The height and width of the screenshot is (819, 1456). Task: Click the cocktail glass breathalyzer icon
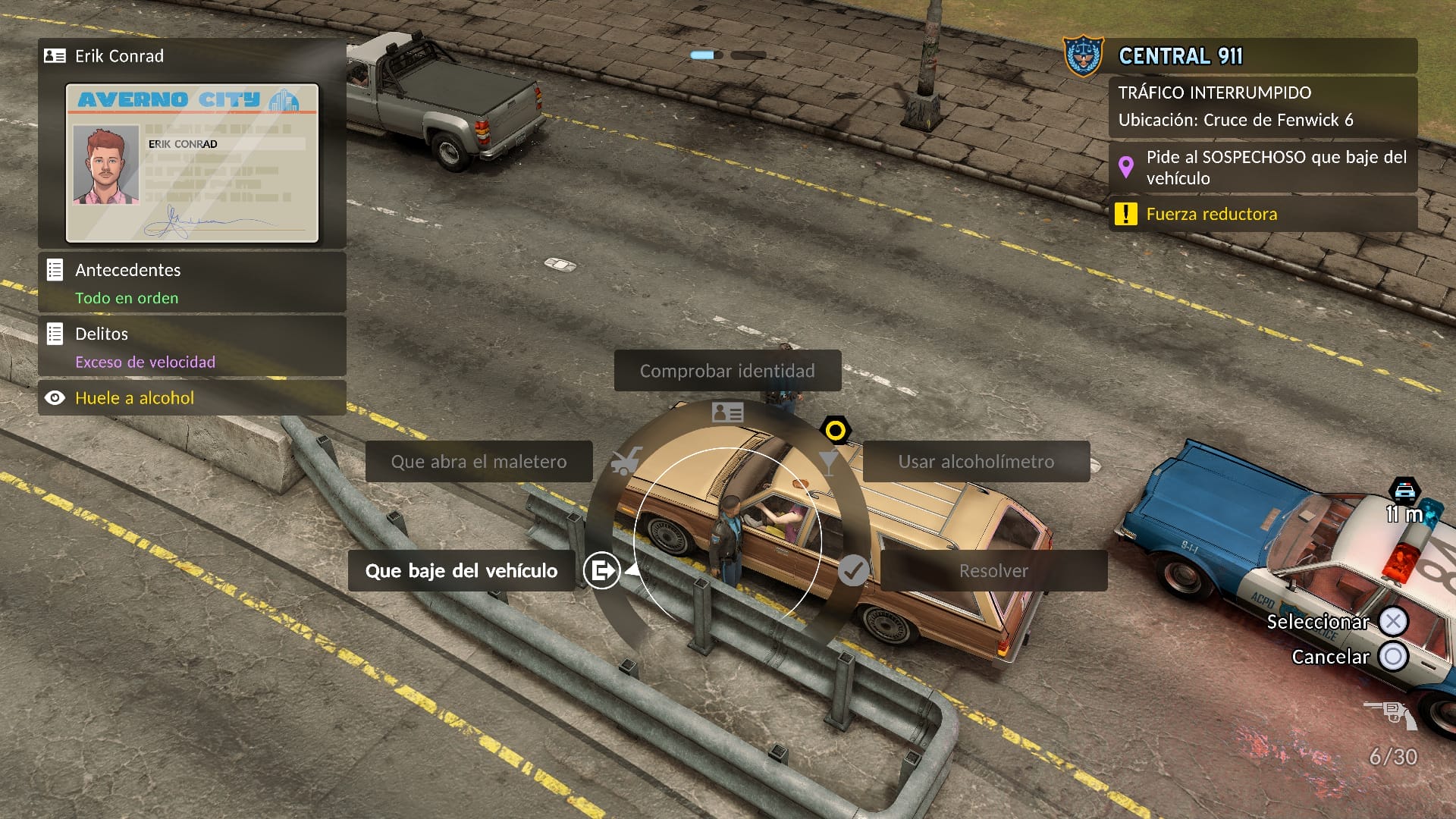pos(829,460)
